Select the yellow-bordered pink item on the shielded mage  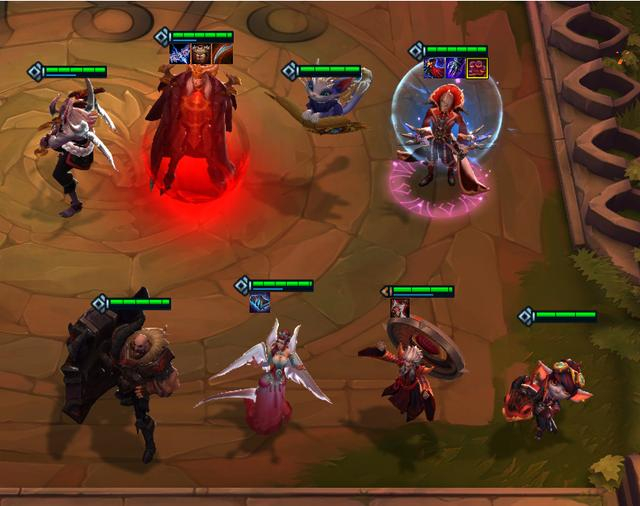coord(476,68)
